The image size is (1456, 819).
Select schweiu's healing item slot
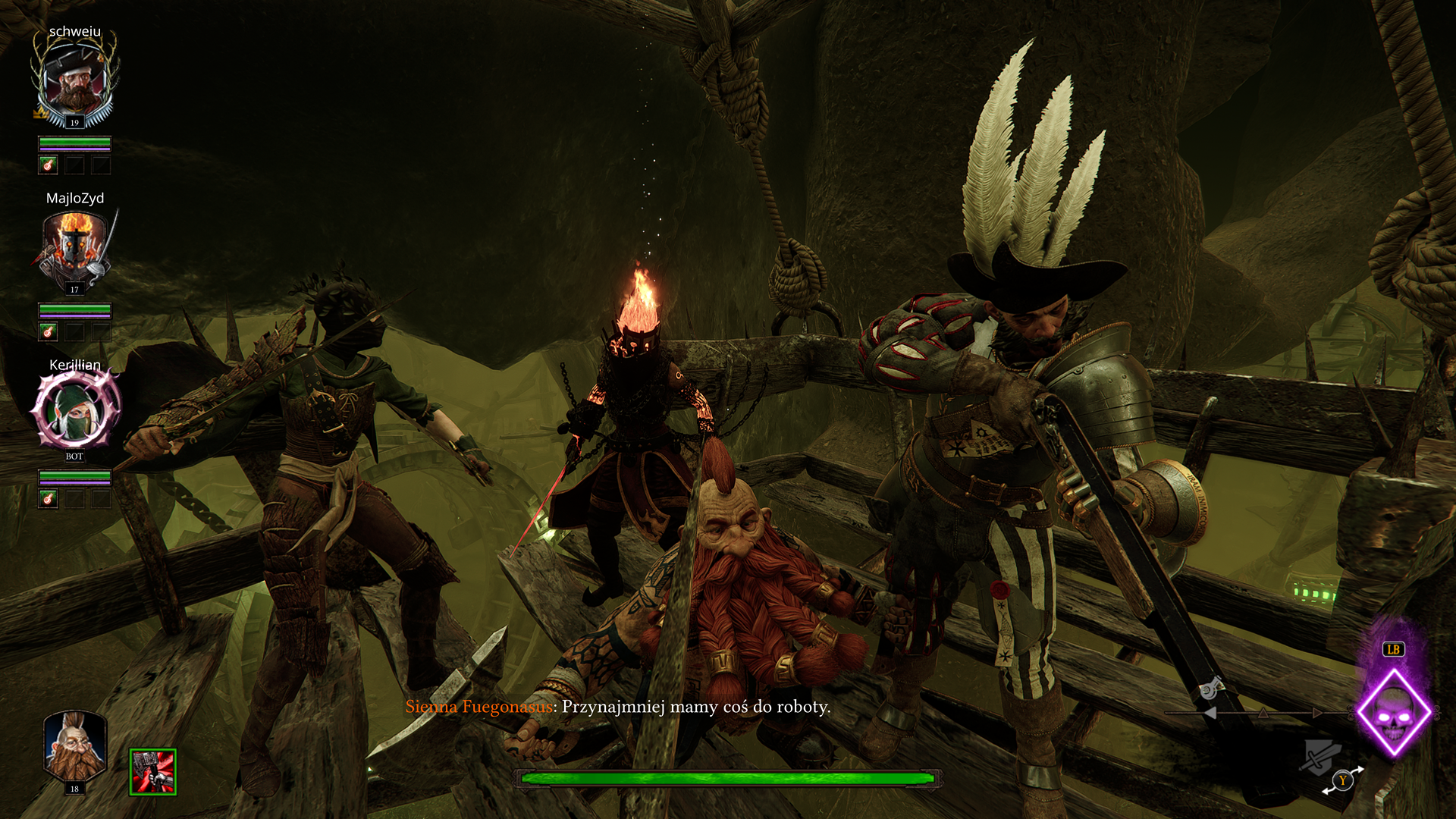tap(49, 165)
